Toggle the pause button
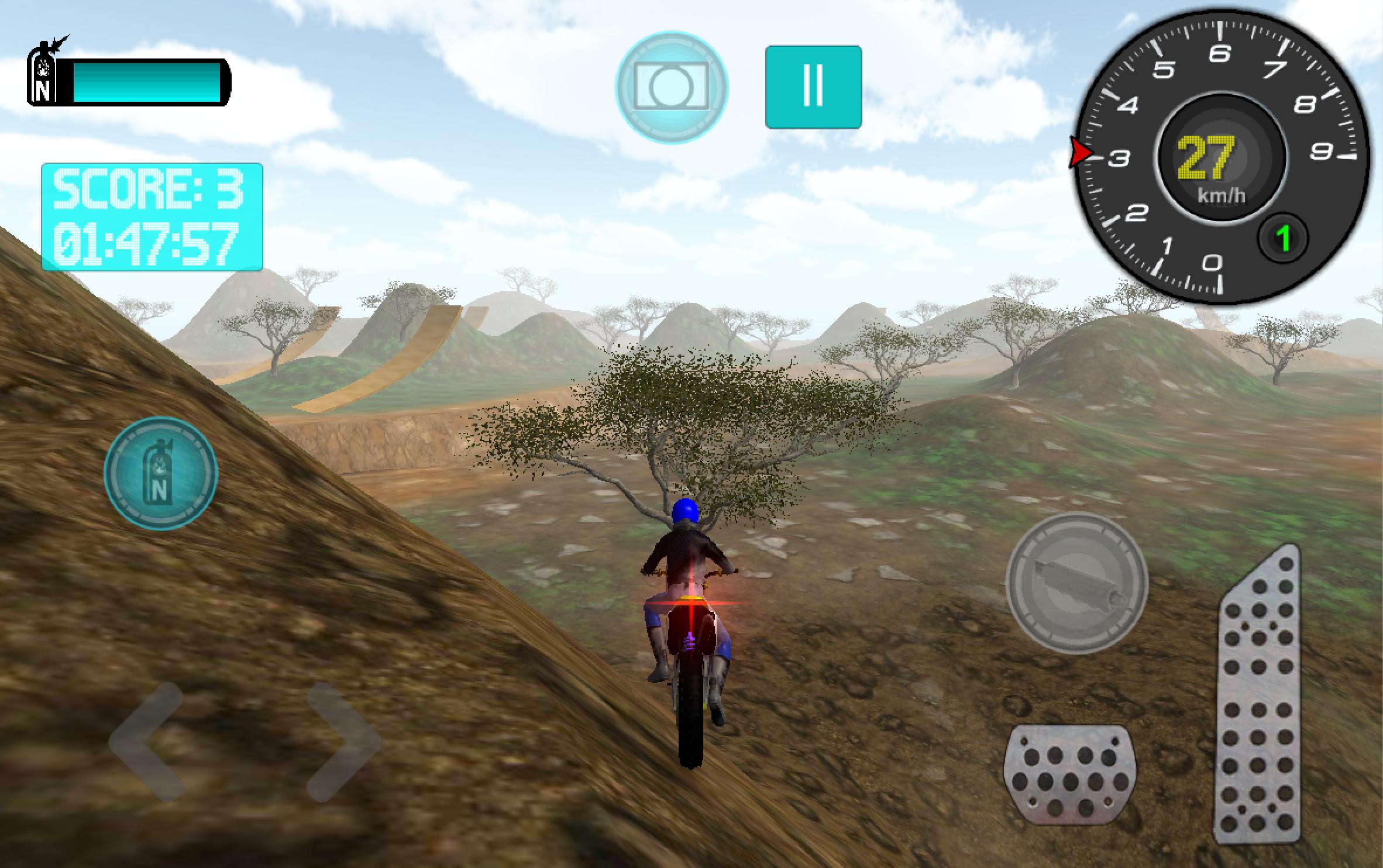The image size is (1383, 868). pyautogui.click(x=814, y=85)
